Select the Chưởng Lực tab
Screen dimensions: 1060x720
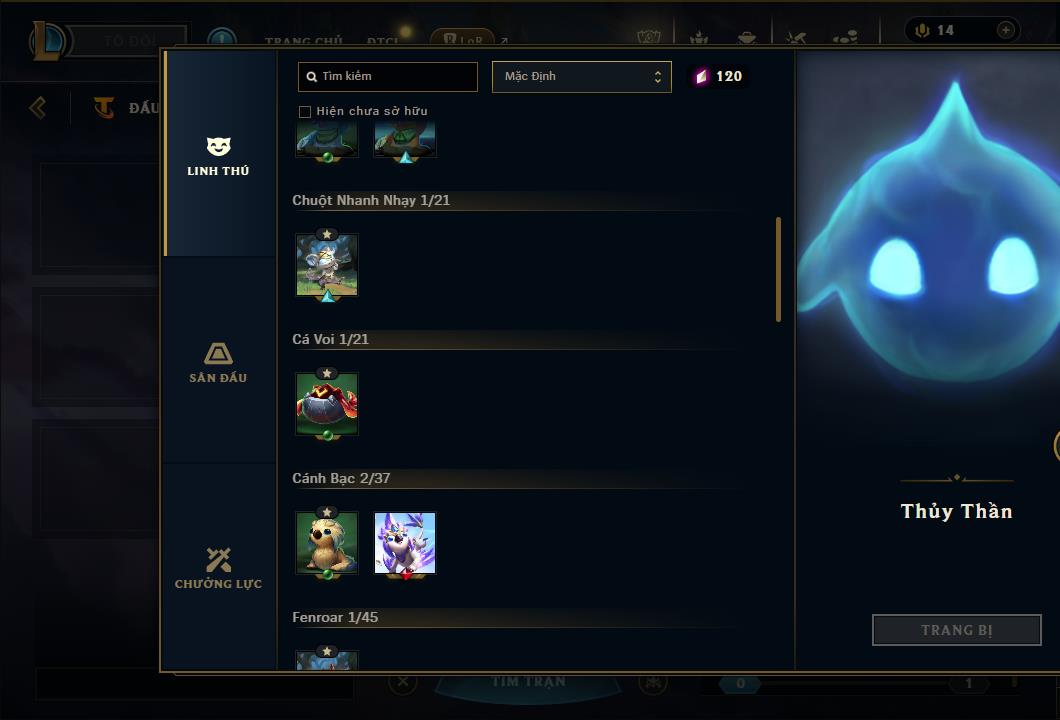(x=218, y=569)
